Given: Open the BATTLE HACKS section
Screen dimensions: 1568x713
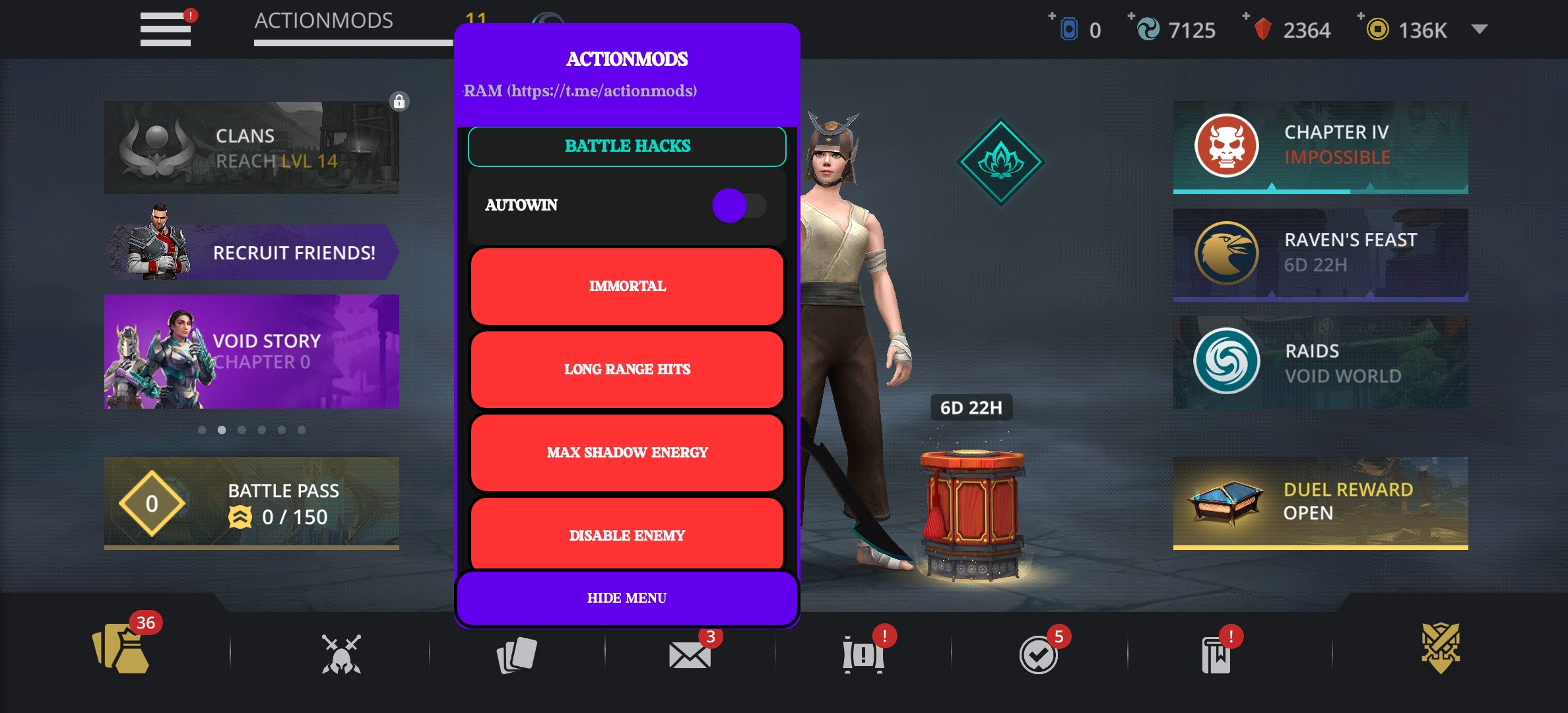Looking at the screenshot, I should coord(627,146).
